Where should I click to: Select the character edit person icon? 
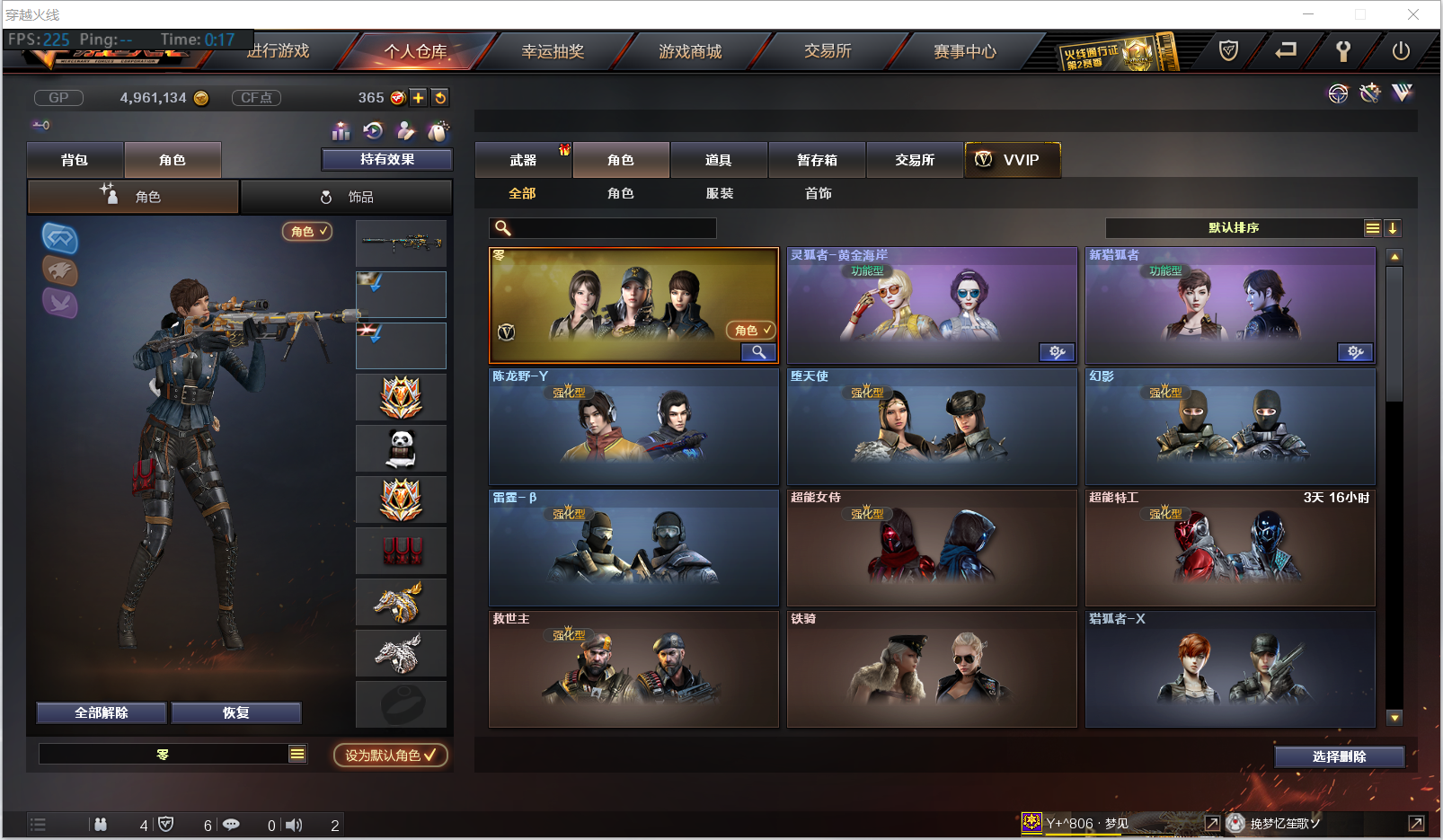click(x=405, y=131)
